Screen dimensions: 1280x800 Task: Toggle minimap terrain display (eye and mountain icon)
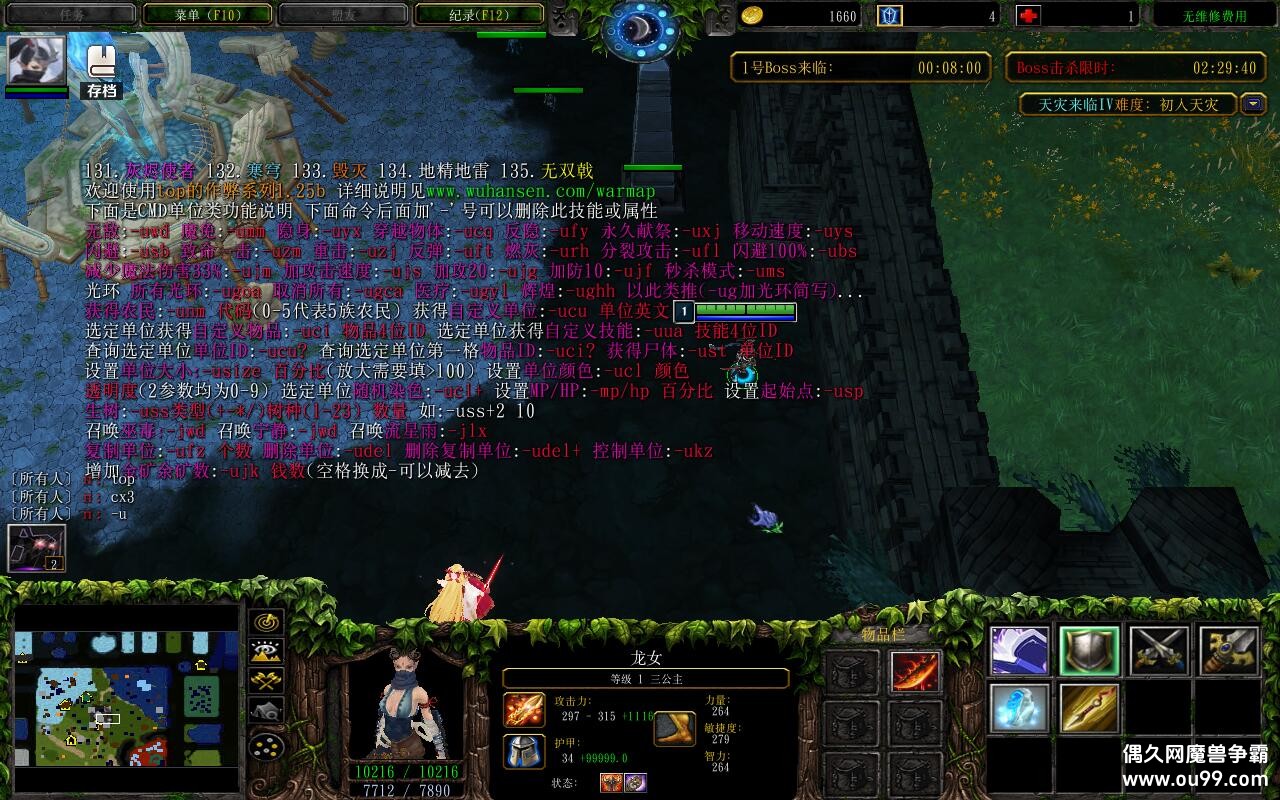[x=266, y=652]
